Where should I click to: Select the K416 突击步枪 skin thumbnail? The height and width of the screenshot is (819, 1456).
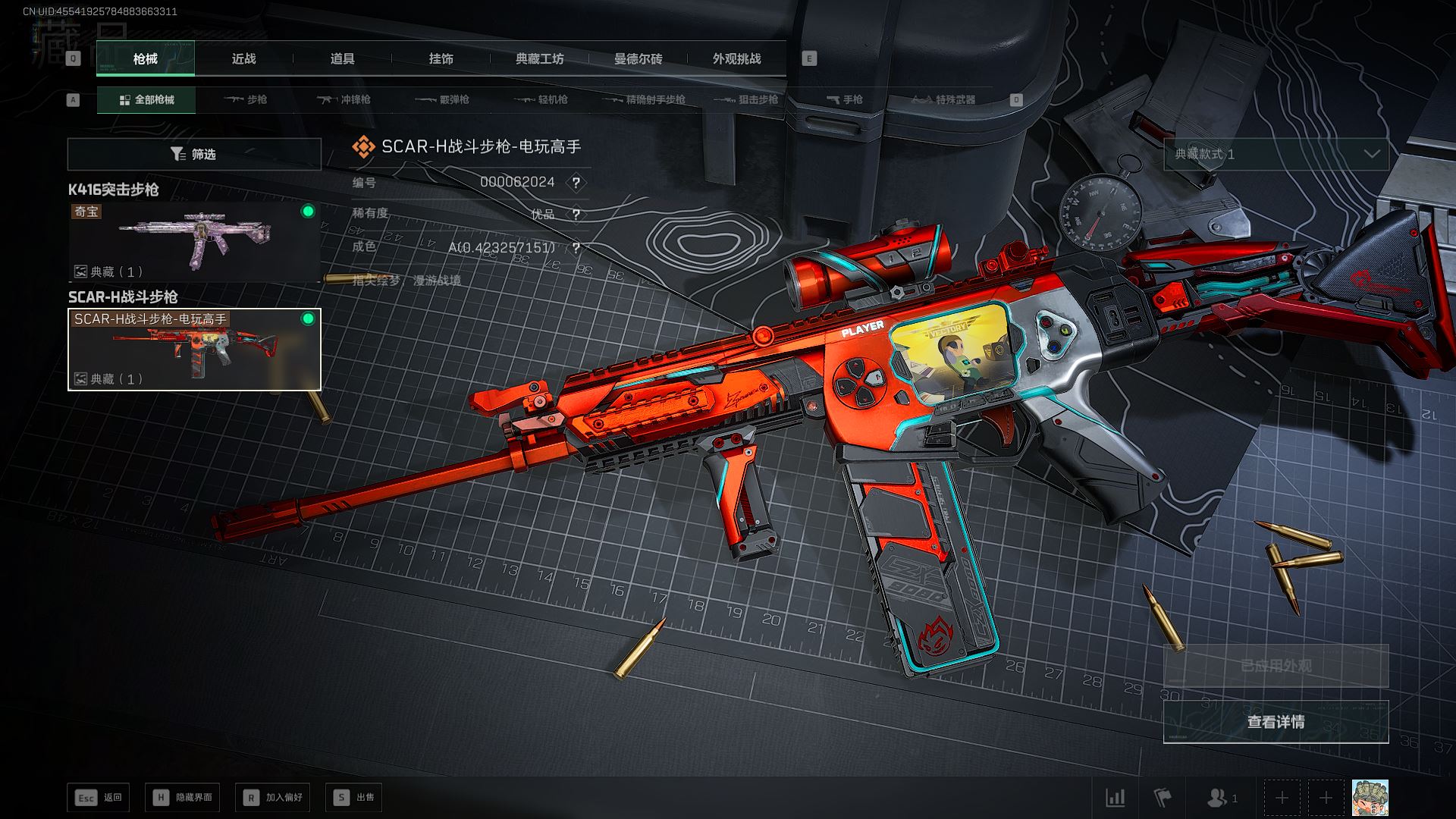click(194, 242)
